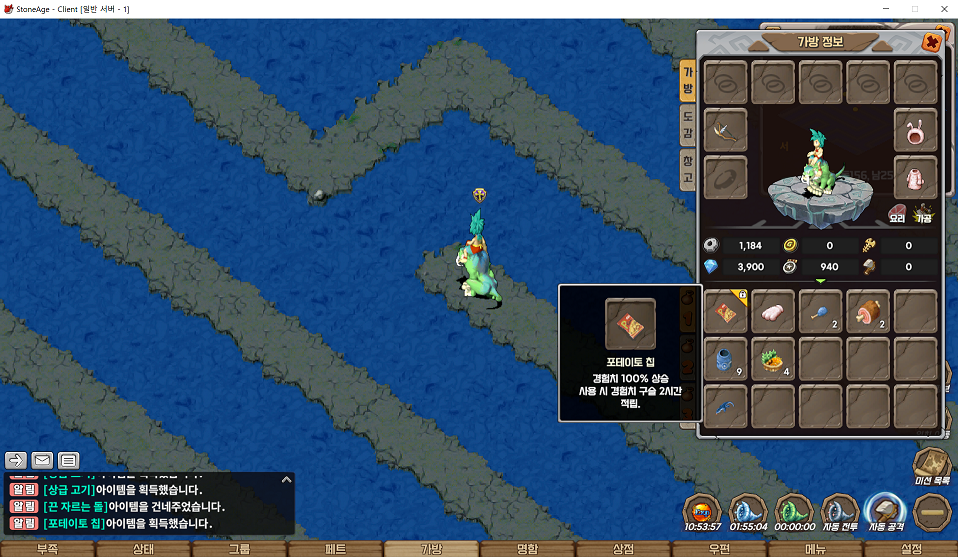958x557 pixels.
Task: Select the blue clay pot item
Action: coord(725,358)
